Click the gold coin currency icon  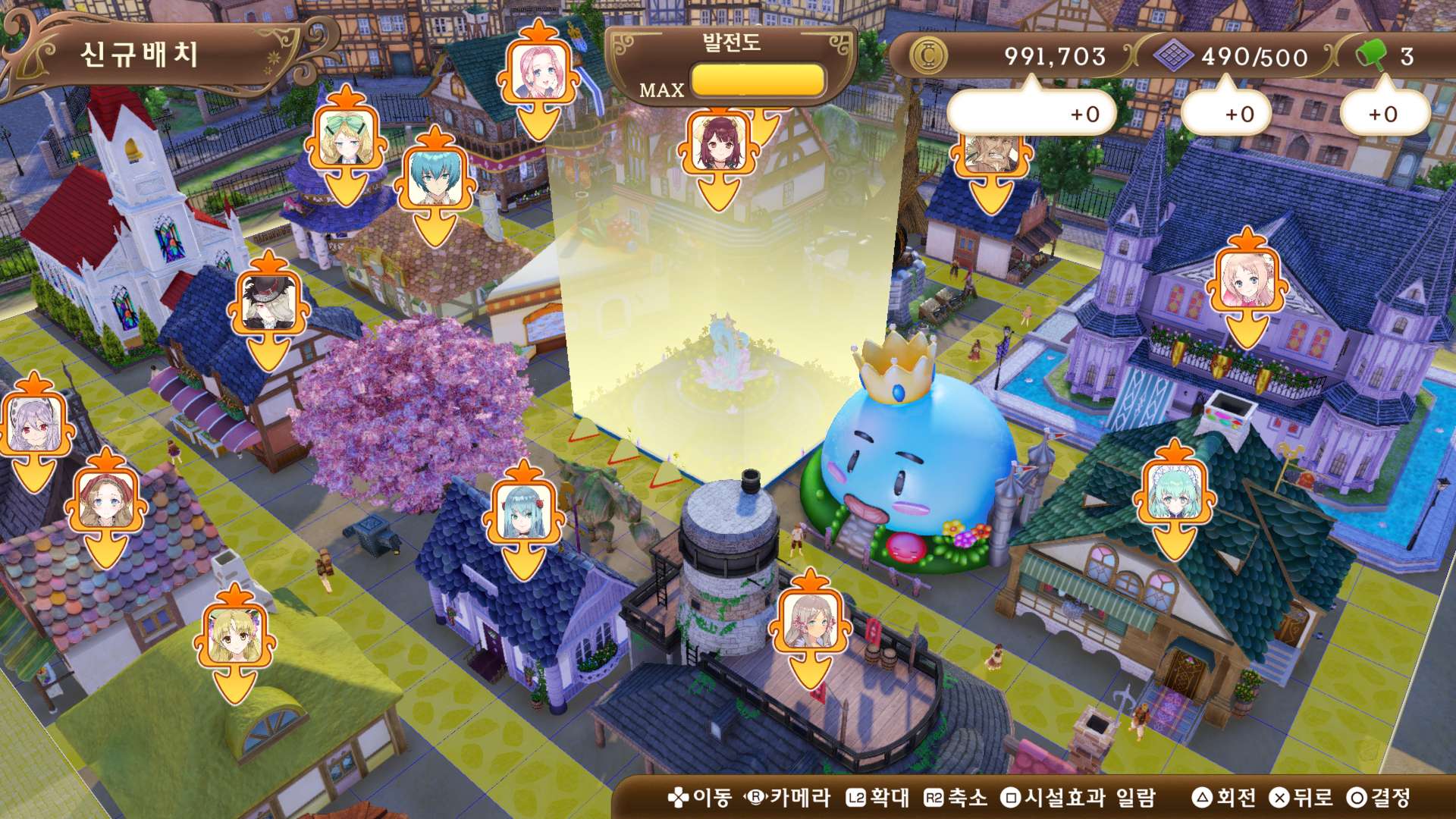point(930,55)
